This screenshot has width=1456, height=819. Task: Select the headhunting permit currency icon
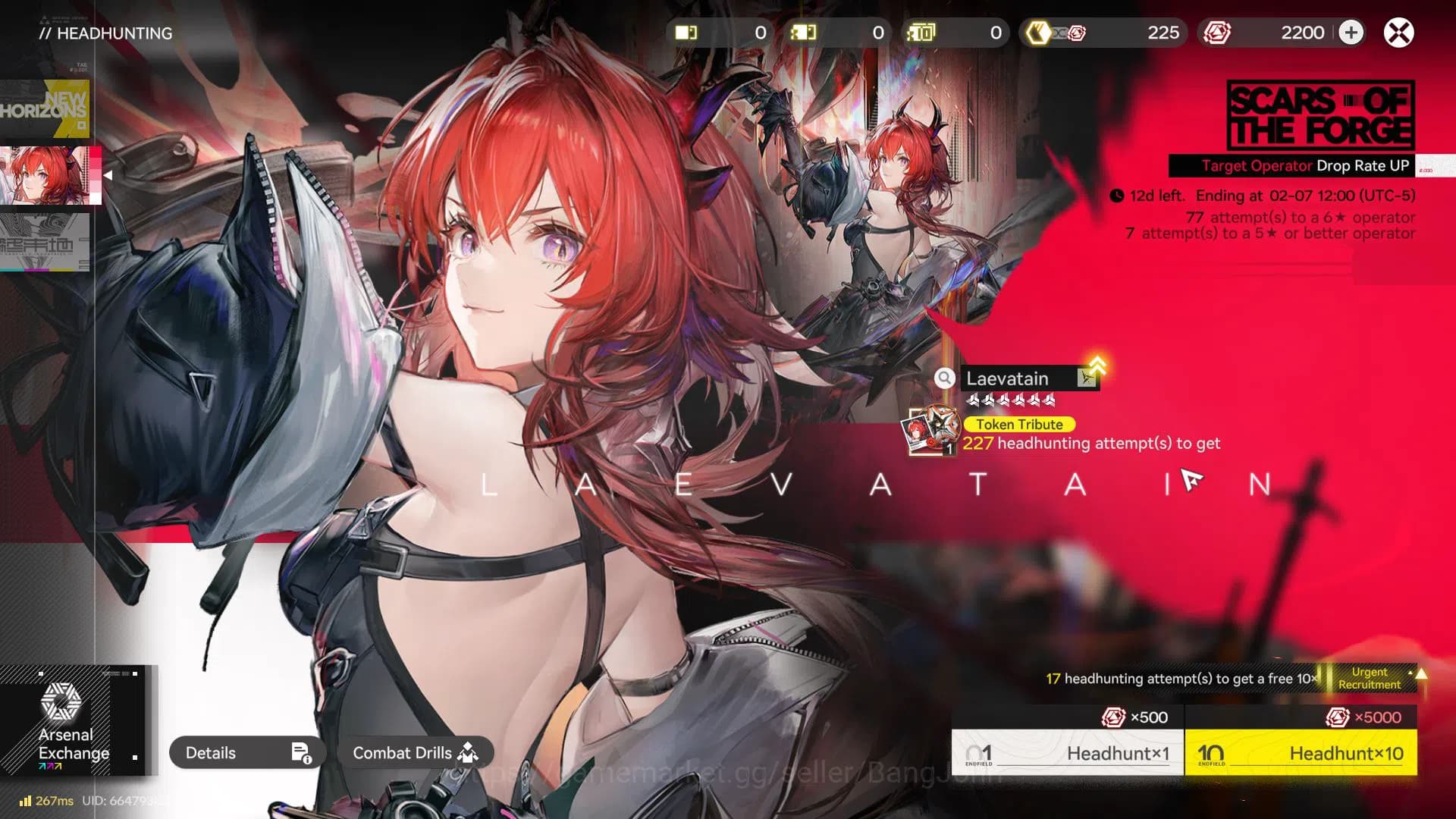click(x=684, y=33)
